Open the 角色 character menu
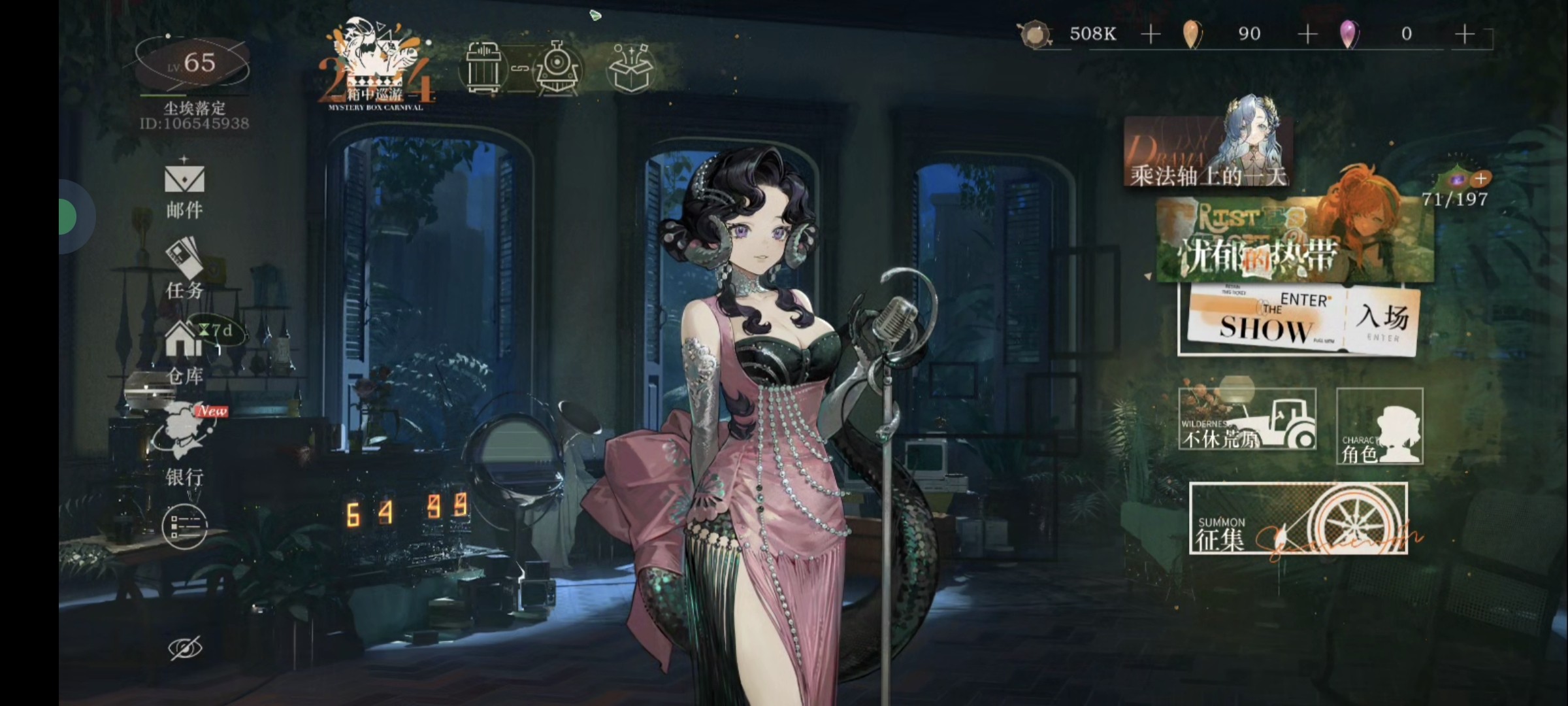 click(x=1379, y=426)
